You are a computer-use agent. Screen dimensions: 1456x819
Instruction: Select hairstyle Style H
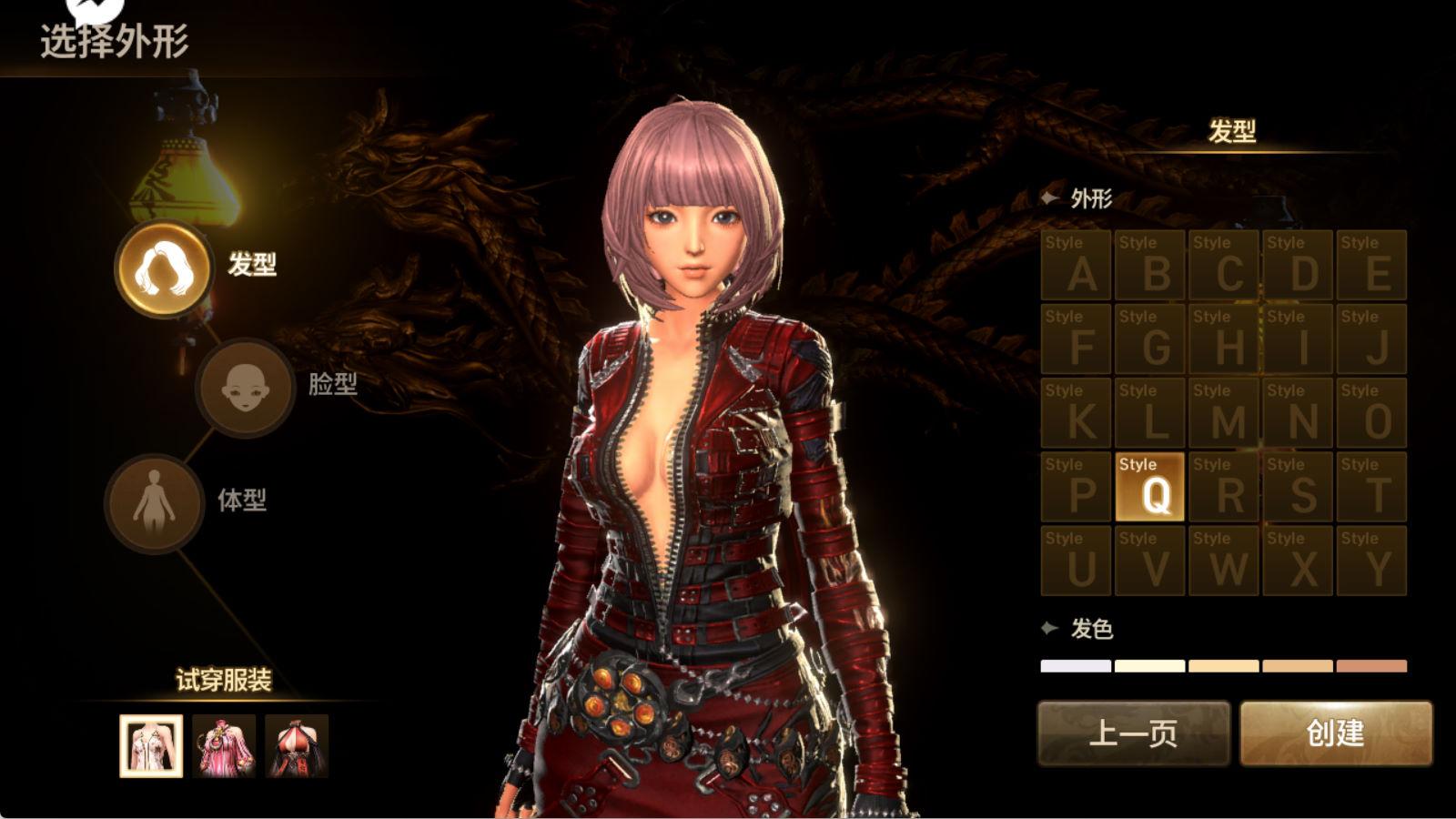pyautogui.click(x=1223, y=339)
